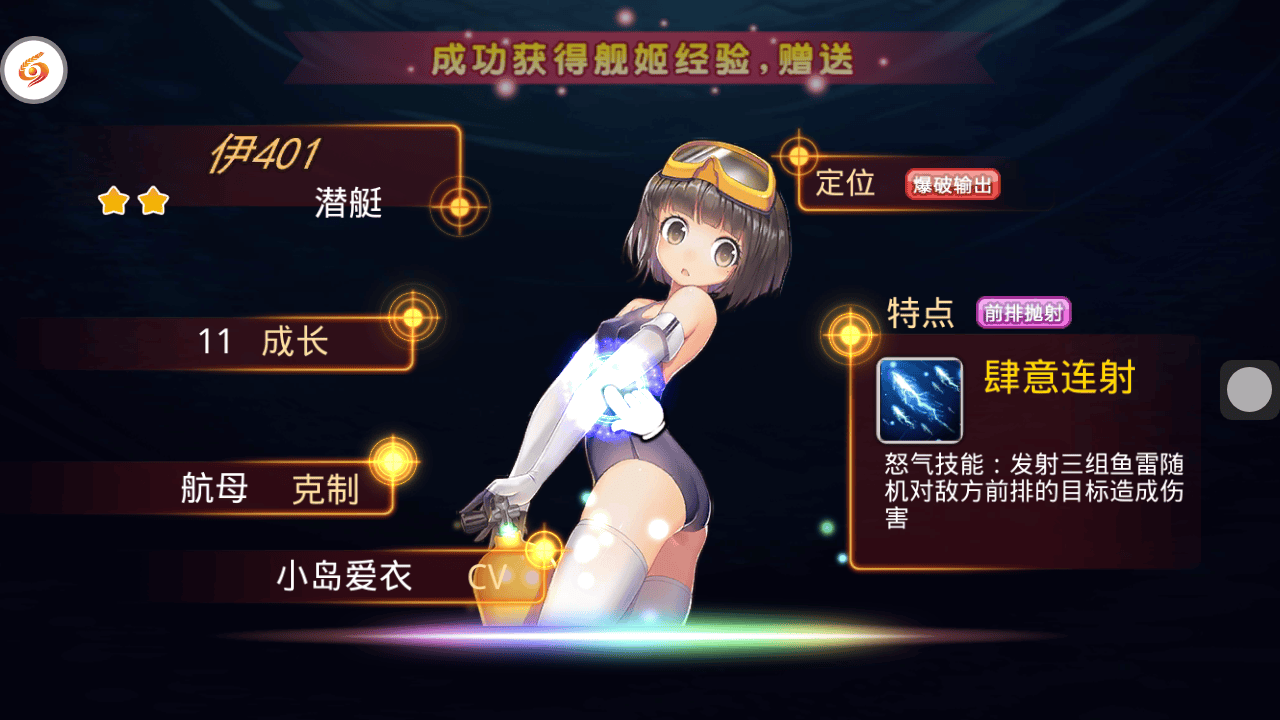The width and height of the screenshot is (1280, 720).
Task: Click the 成功获得舰姬经验 banner
Action: click(x=640, y=60)
